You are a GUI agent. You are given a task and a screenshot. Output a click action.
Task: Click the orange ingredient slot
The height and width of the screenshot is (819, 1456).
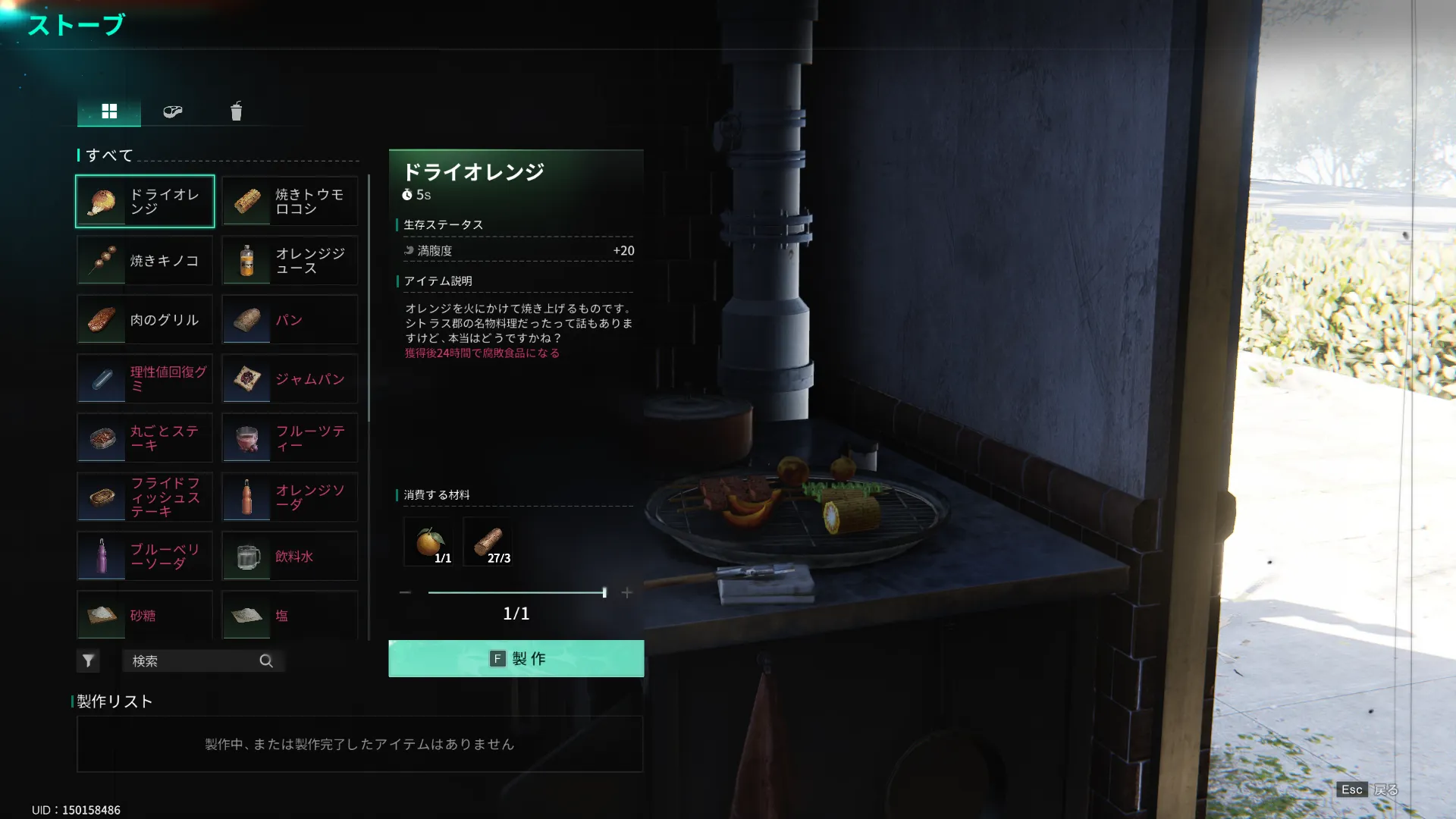(429, 541)
